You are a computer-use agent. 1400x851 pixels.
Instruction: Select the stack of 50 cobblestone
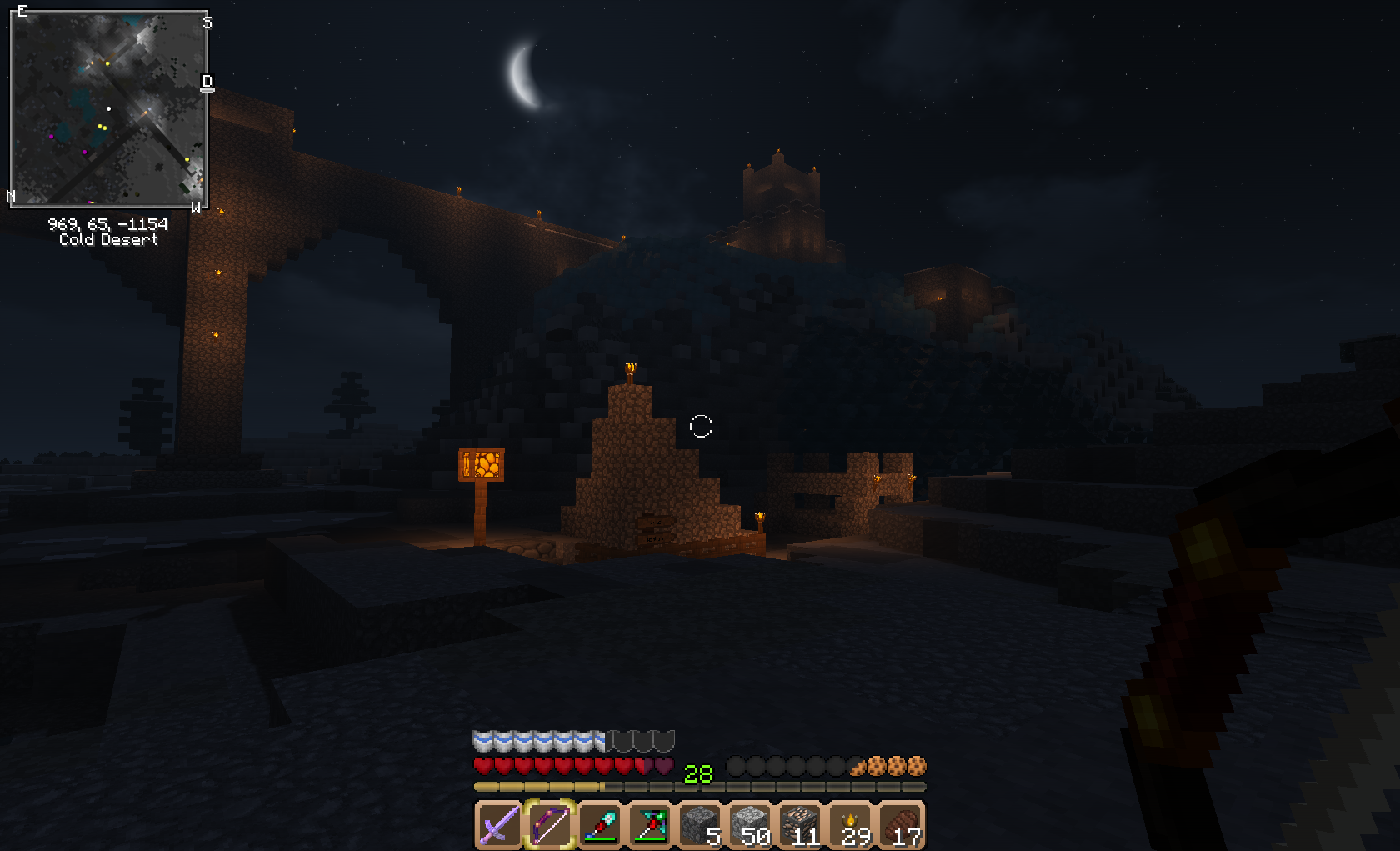(x=750, y=825)
